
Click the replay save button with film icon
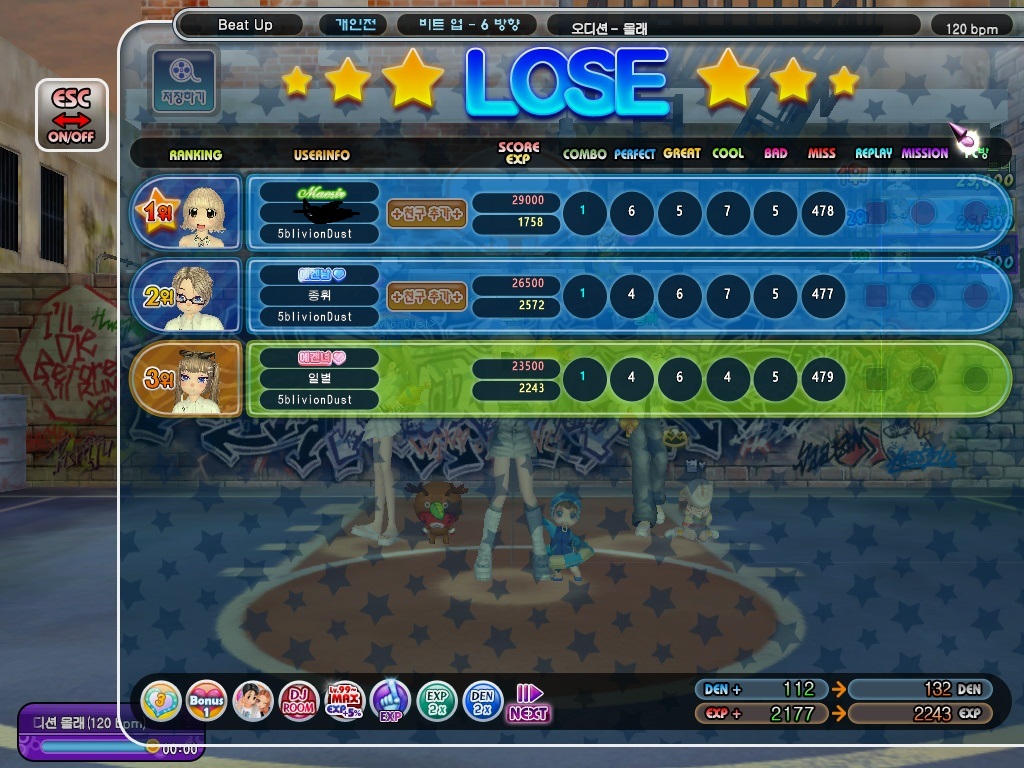click(x=182, y=80)
